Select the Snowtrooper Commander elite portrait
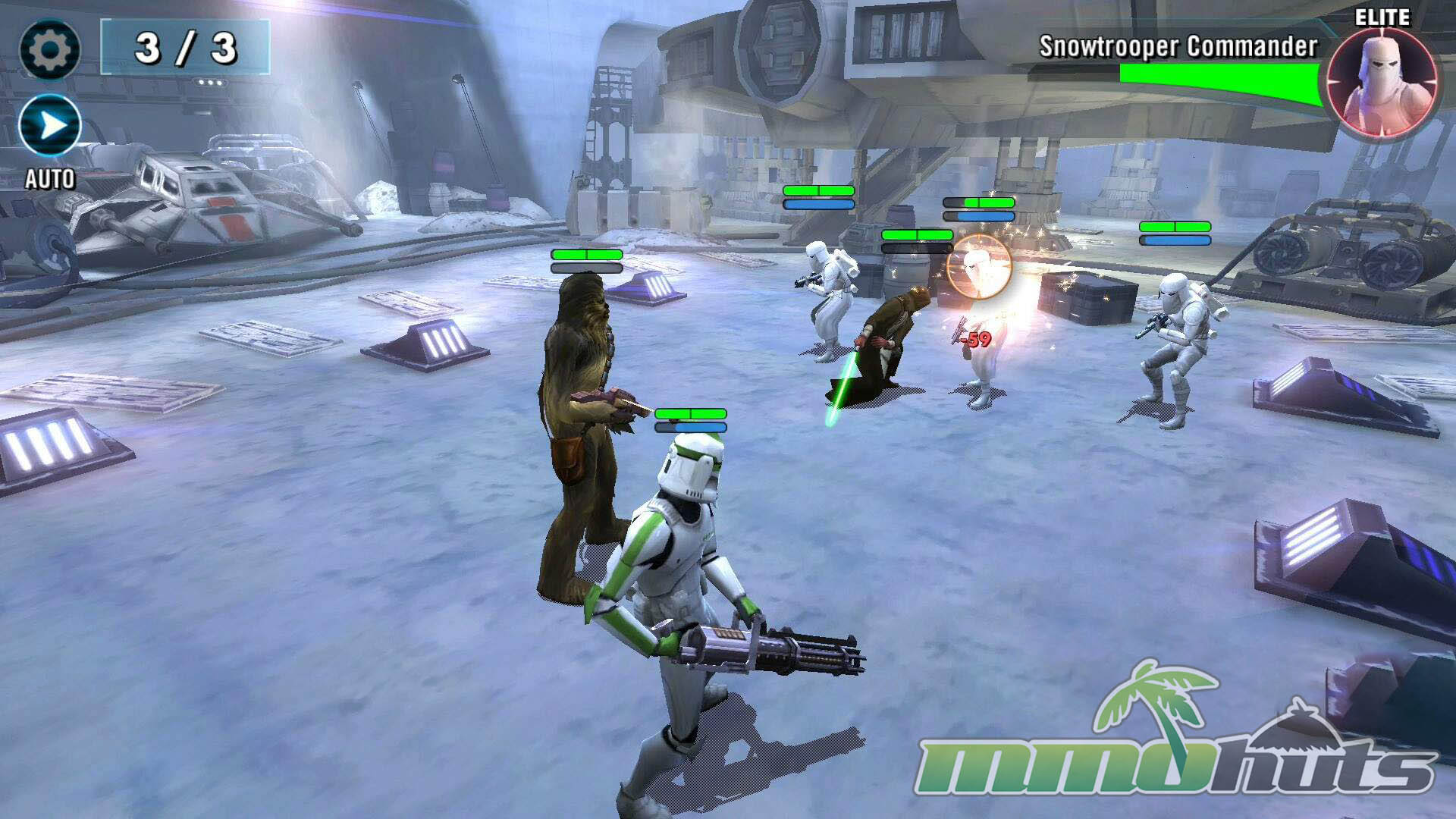This screenshot has height=819, width=1456. [1382, 83]
